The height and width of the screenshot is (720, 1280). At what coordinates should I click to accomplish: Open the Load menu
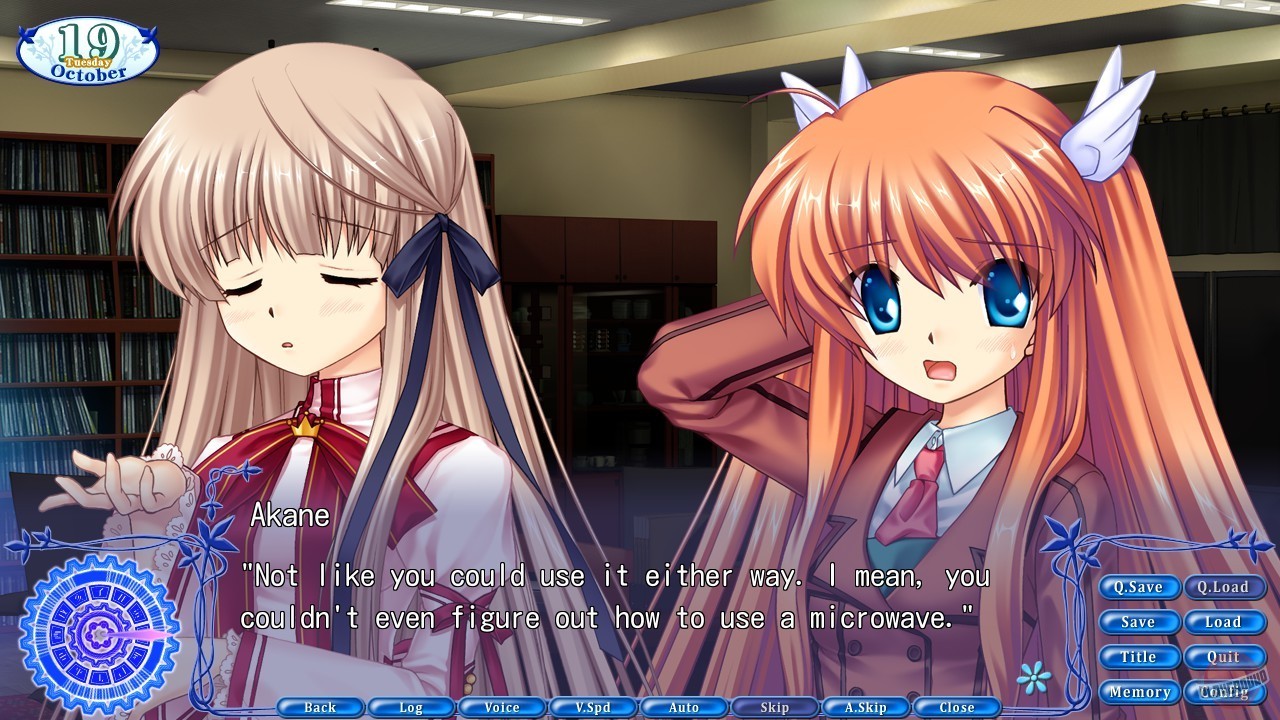click(1226, 622)
